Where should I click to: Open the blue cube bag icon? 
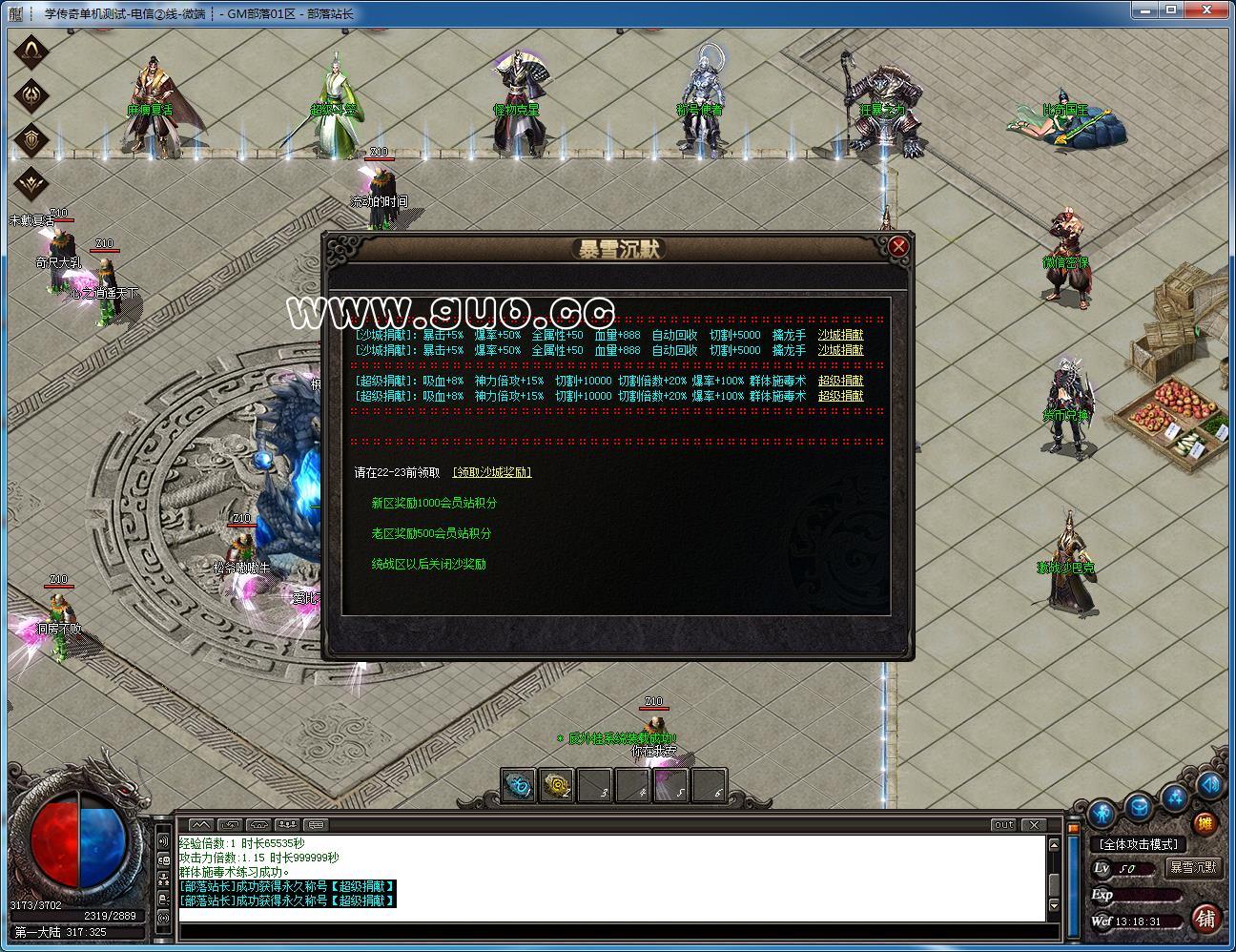1140,807
